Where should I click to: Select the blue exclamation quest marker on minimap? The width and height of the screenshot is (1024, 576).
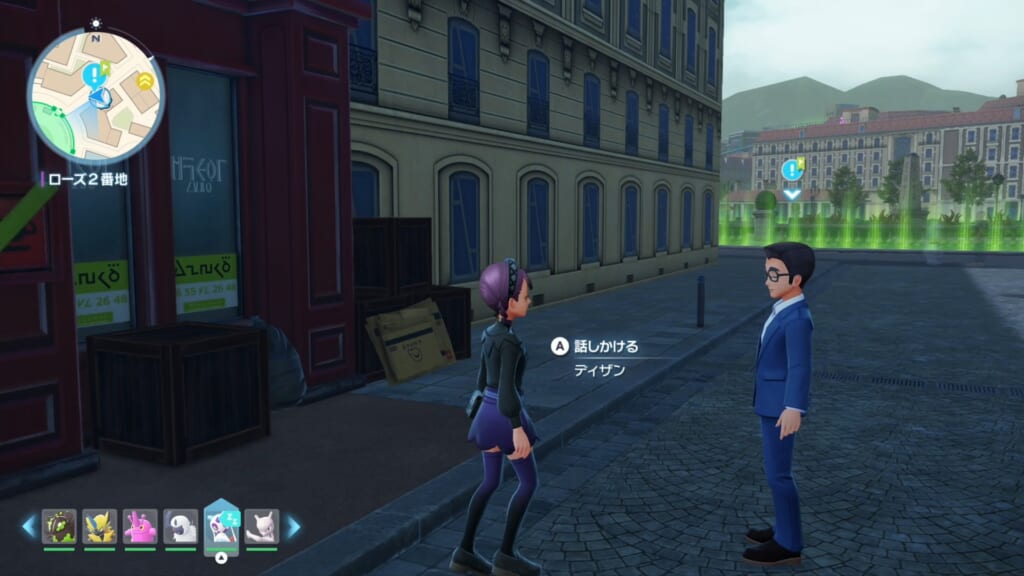tap(93, 72)
